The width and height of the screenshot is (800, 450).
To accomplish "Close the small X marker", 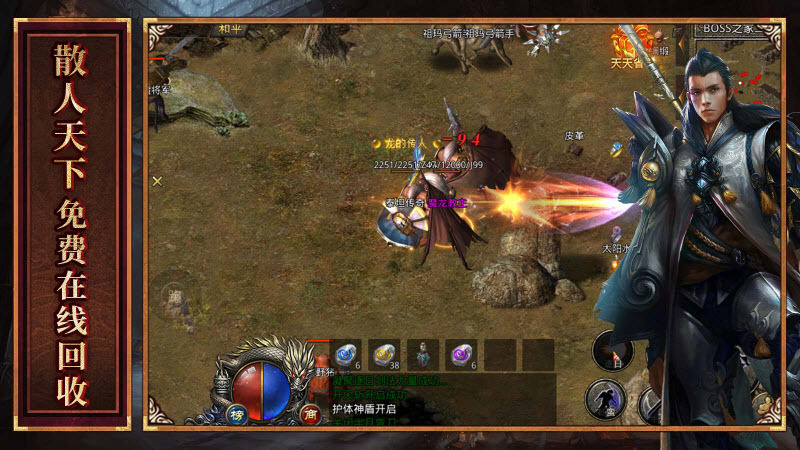I will click(157, 181).
